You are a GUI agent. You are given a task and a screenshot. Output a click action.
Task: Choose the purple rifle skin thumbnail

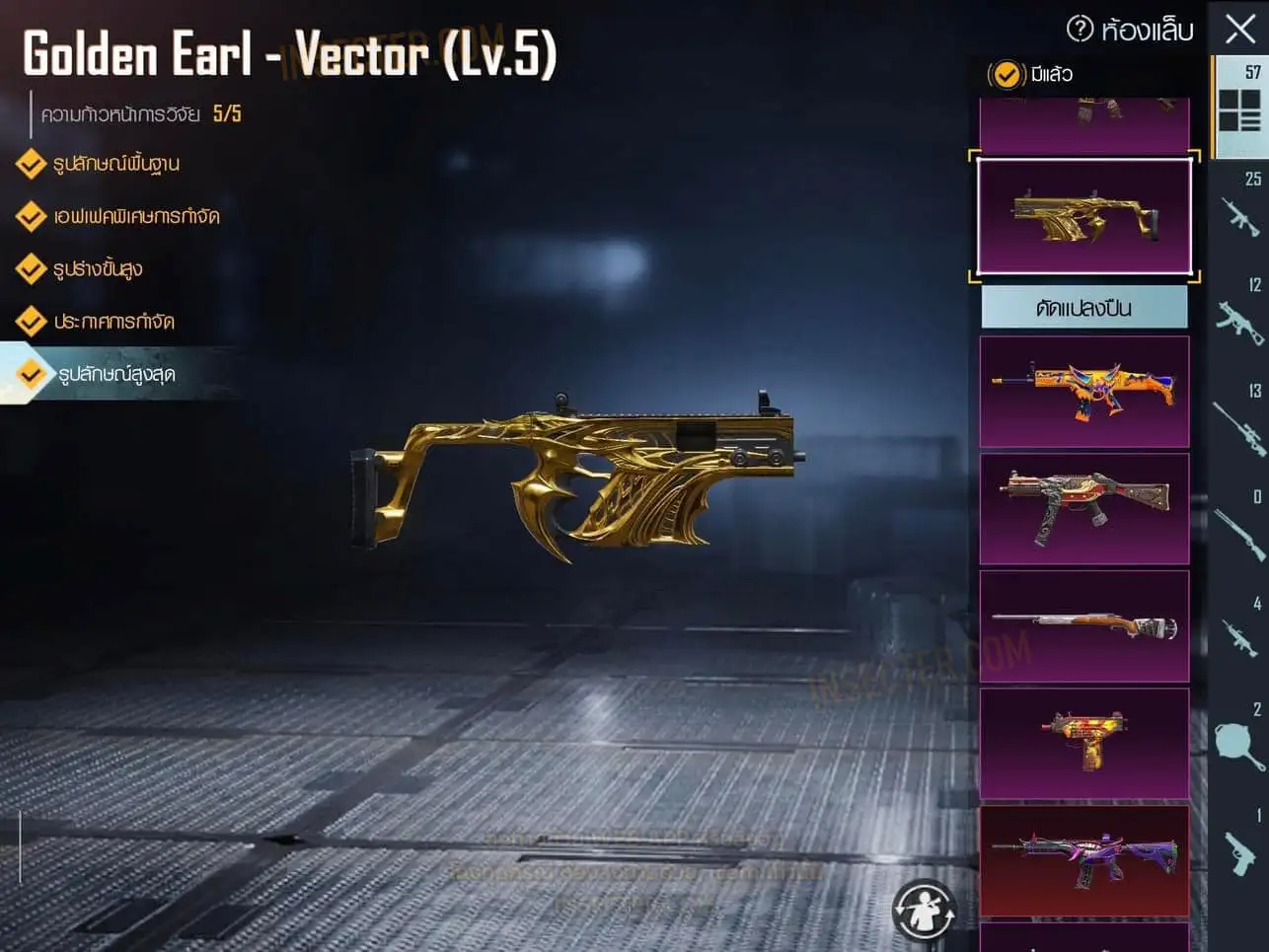(1083, 860)
